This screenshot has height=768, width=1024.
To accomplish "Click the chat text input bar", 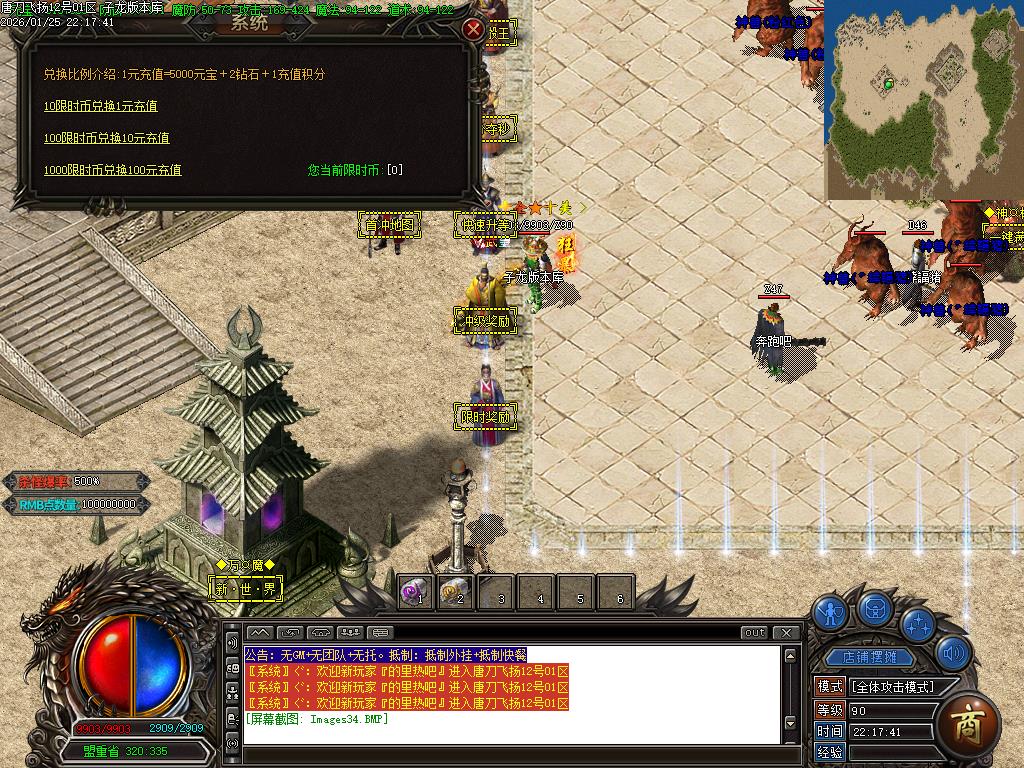I will click(x=510, y=753).
